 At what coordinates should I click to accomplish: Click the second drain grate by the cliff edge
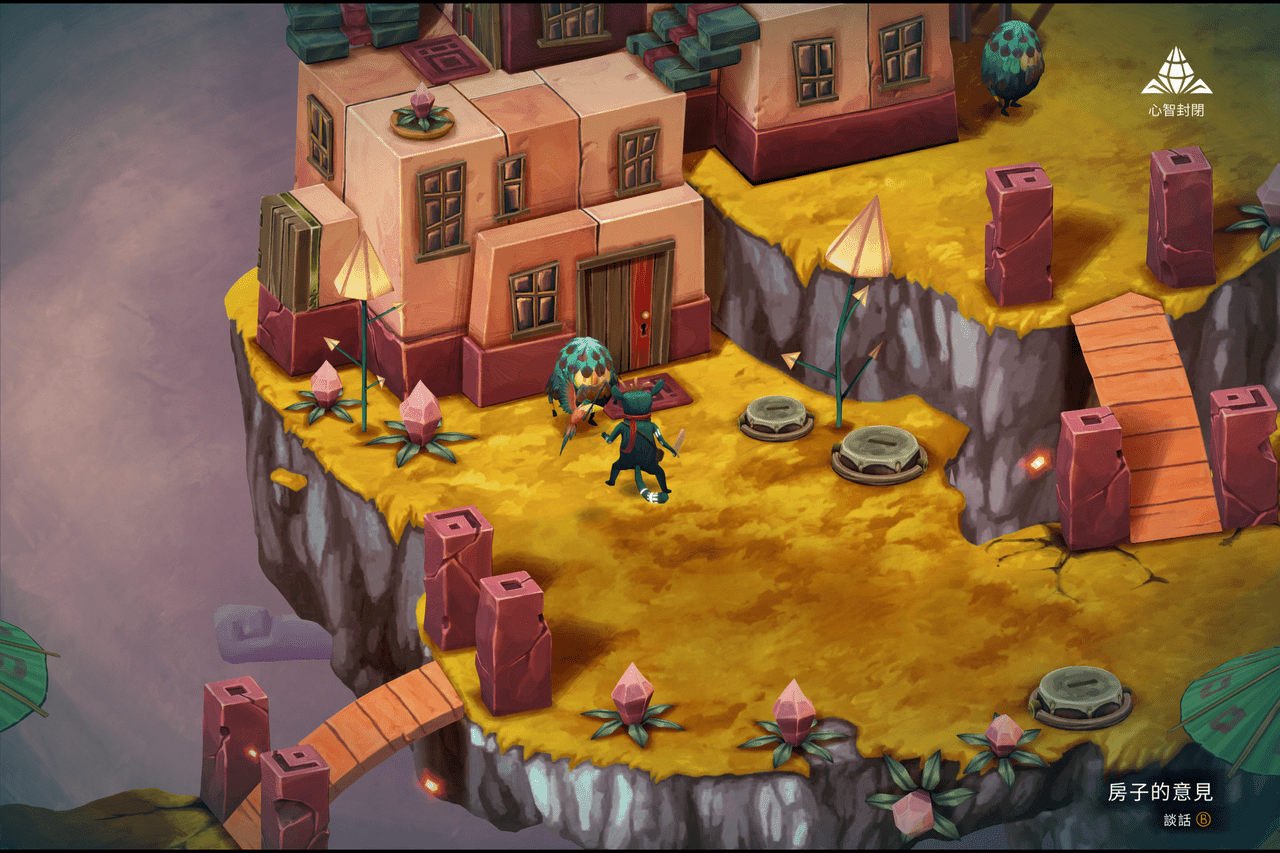pos(877,452)
